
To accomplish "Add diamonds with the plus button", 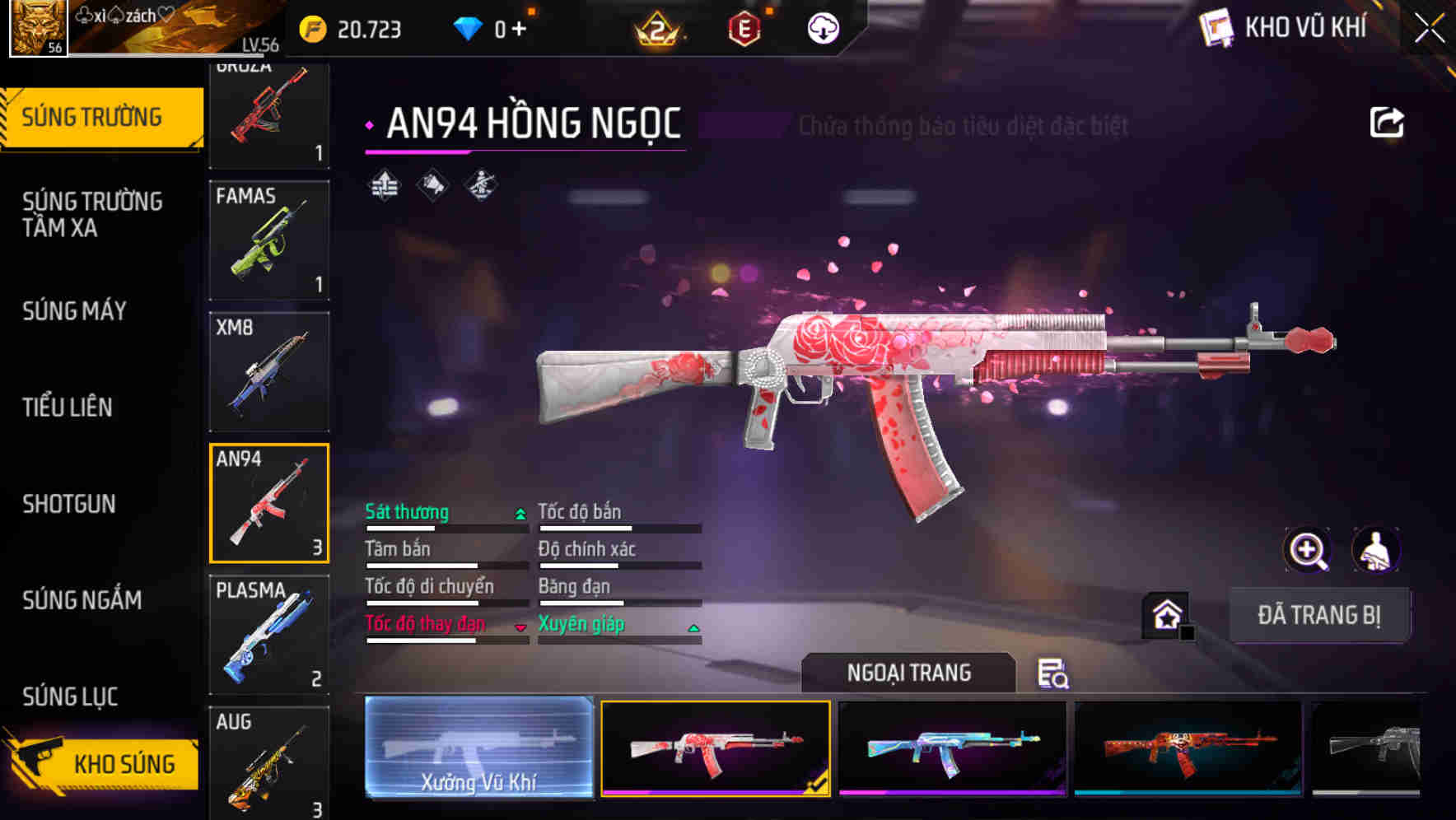I will point(519,30).
